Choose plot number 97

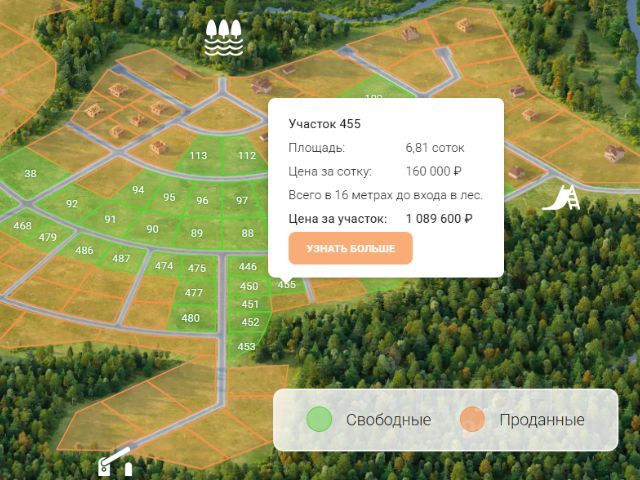tap(242, 200)
